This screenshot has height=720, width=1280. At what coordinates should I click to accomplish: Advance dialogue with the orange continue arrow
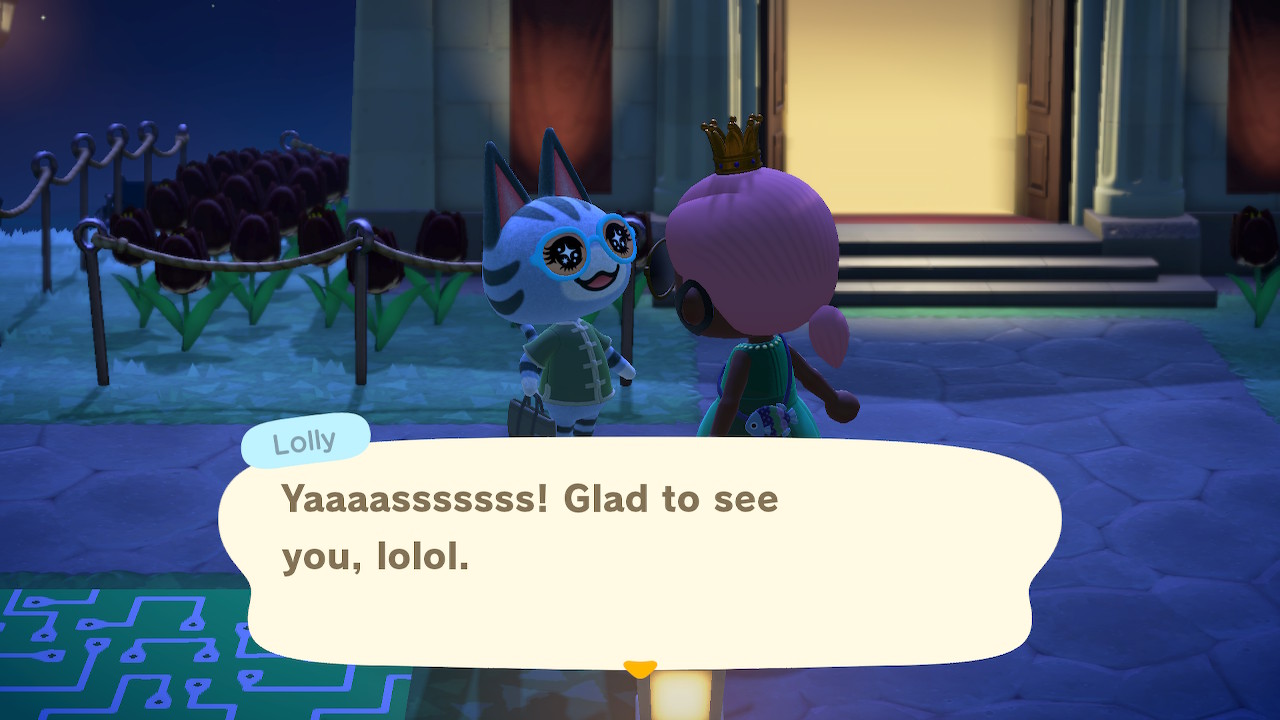coord(640,667)
